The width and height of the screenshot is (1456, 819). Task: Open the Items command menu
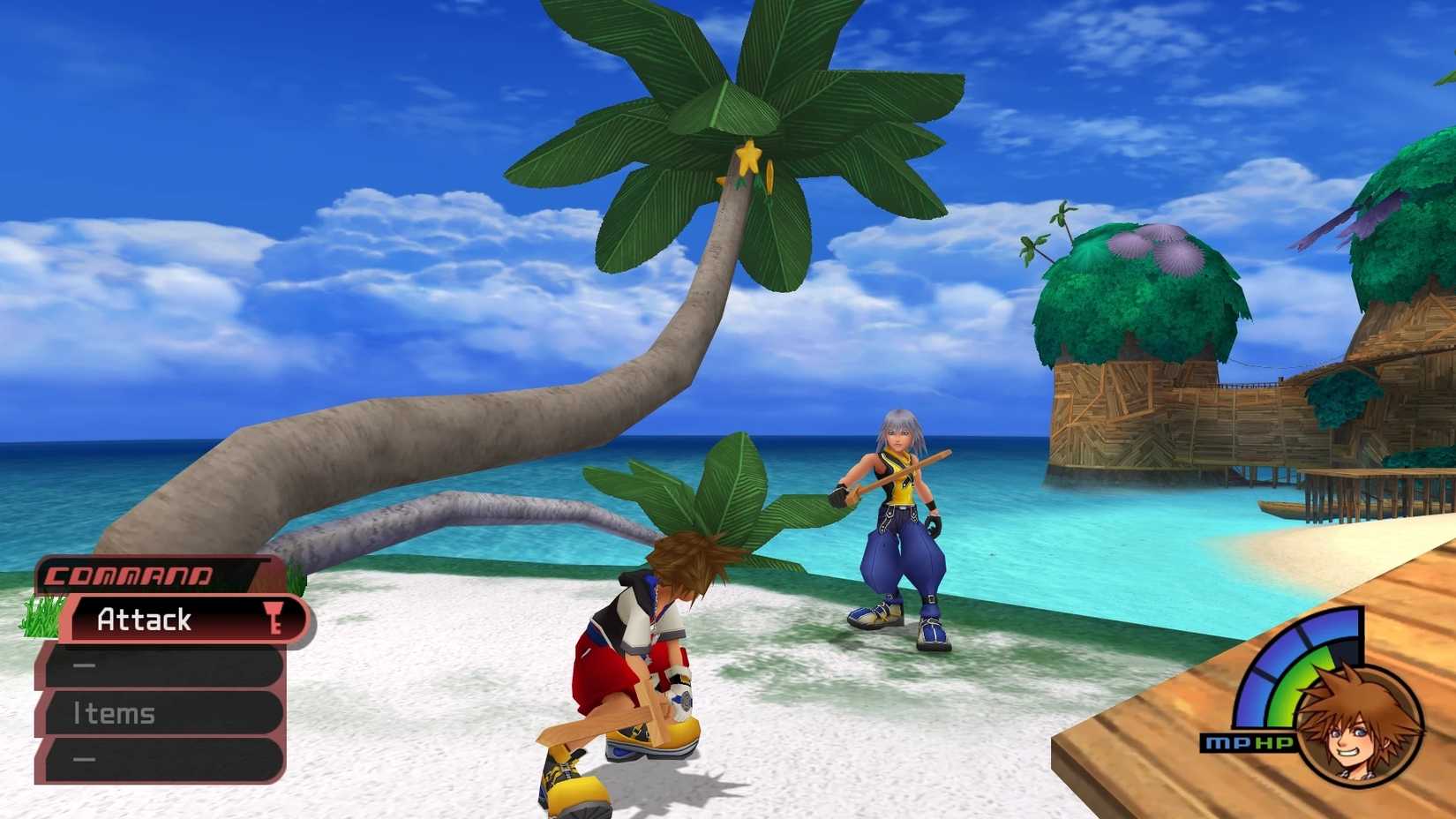coord(115,713)
